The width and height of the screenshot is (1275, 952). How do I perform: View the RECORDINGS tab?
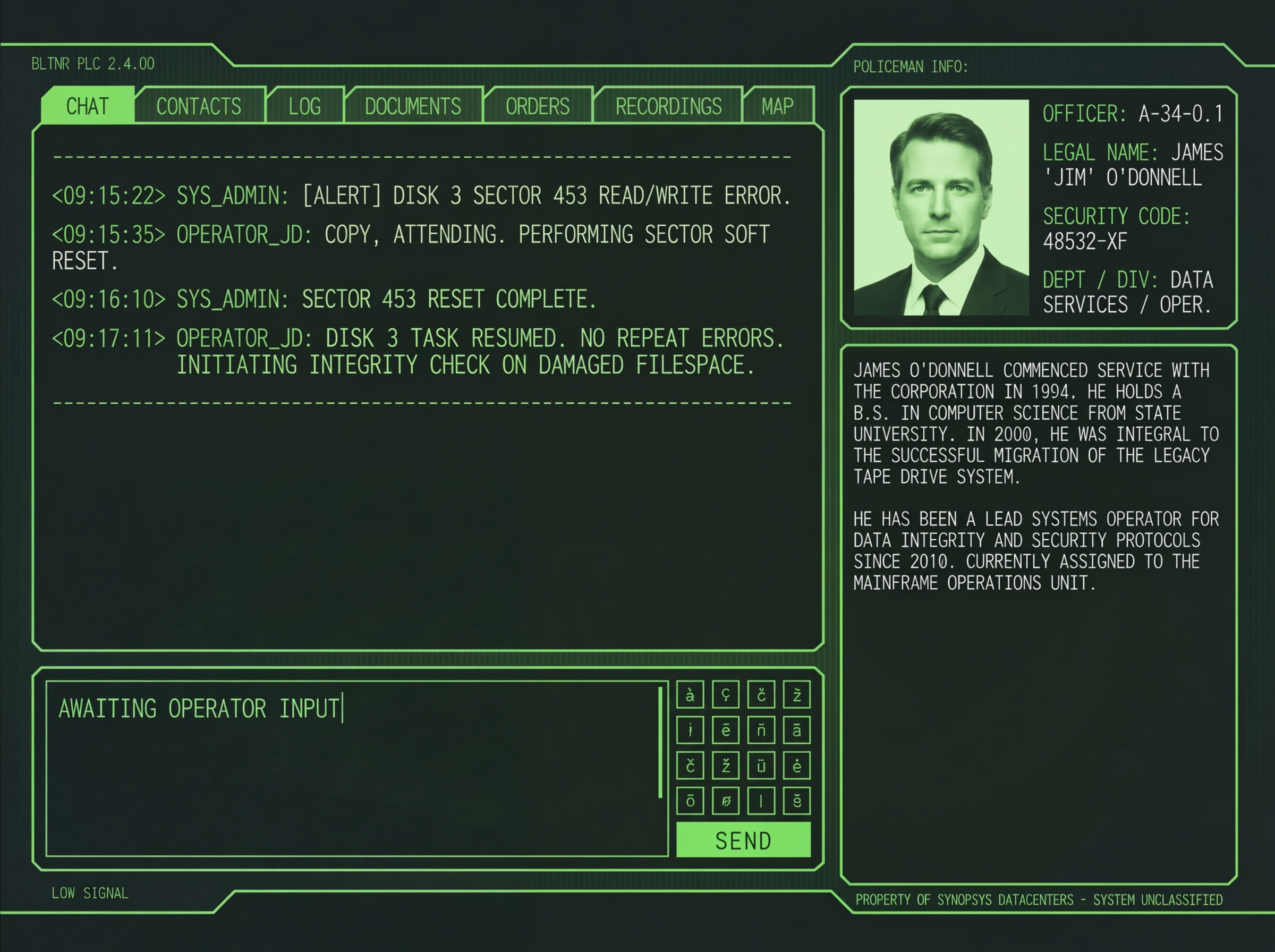[x=668, y=107]
